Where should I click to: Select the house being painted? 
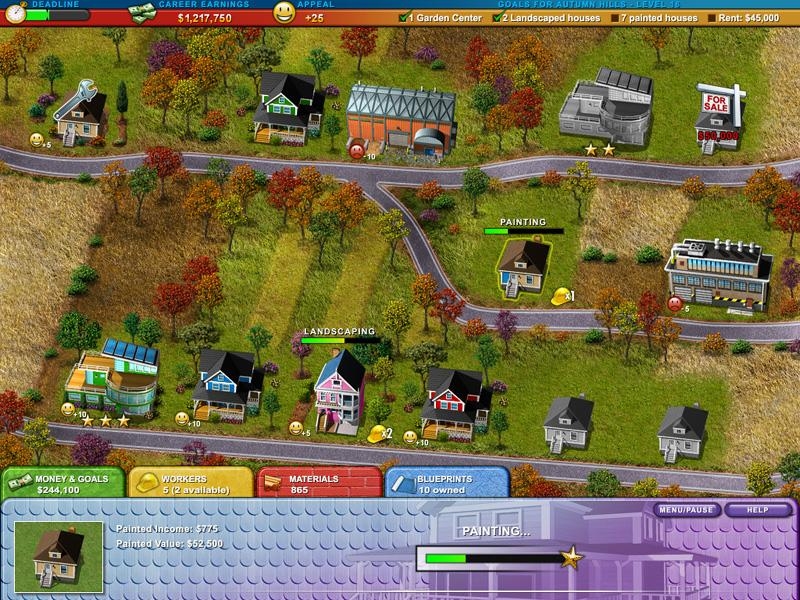pos(524,265)
